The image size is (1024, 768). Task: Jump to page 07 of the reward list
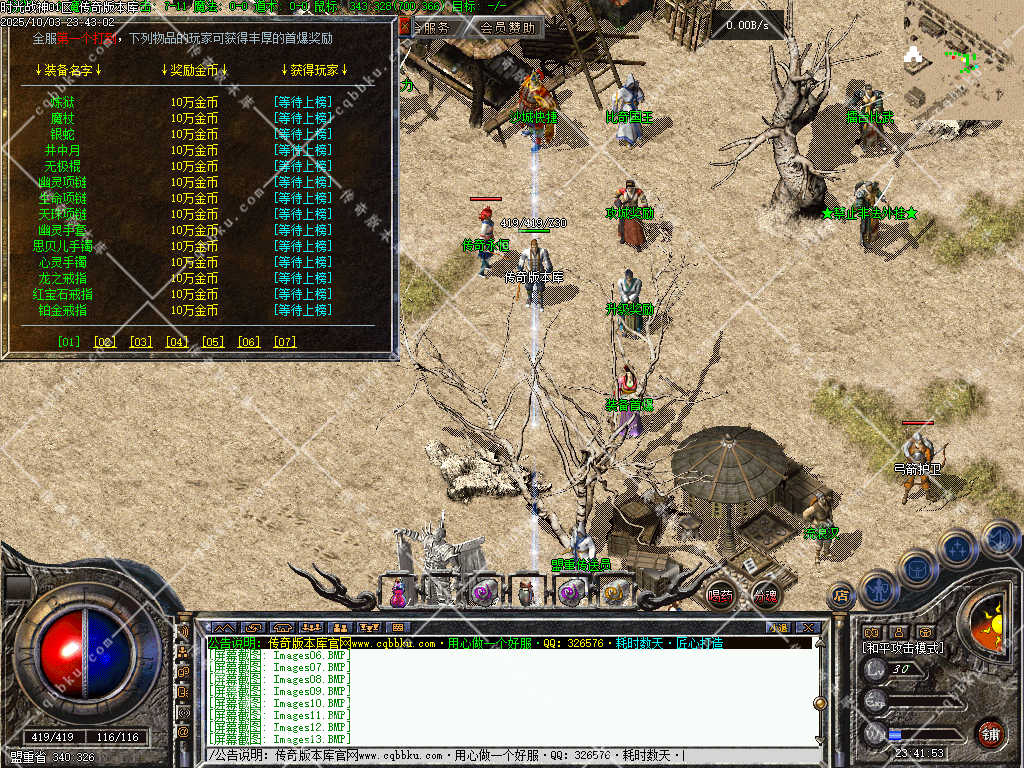tap(285, 342)
